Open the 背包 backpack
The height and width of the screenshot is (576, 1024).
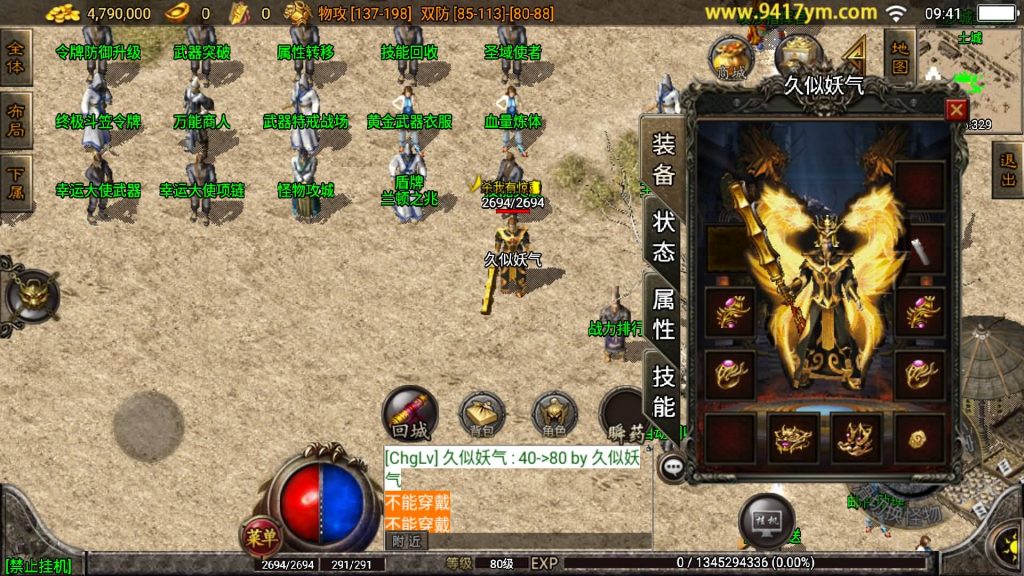pos(482,414)
